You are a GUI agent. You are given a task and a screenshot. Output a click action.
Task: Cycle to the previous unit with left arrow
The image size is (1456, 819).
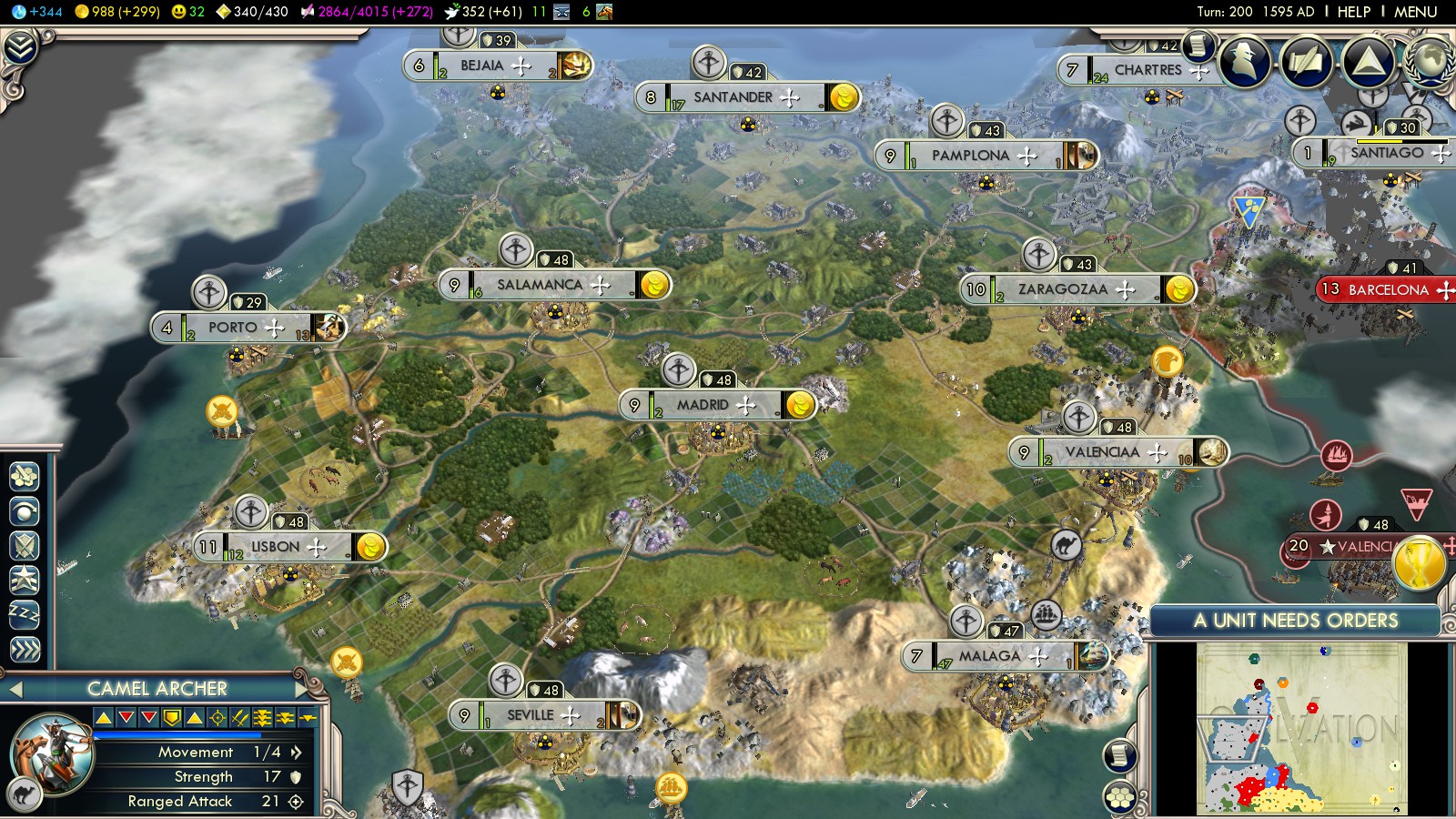15,689
